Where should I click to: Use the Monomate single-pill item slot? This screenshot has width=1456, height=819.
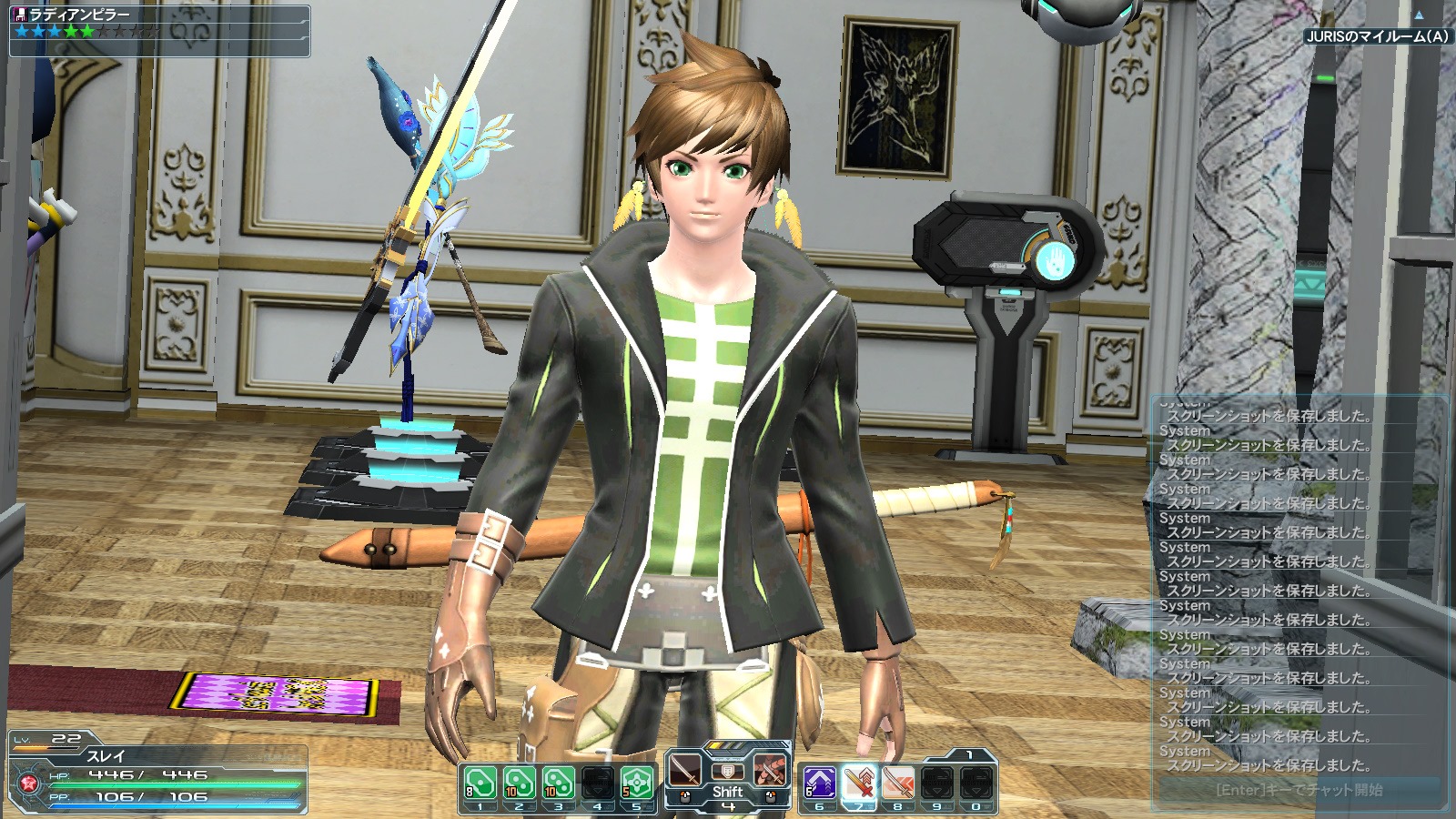pos(480,784)
